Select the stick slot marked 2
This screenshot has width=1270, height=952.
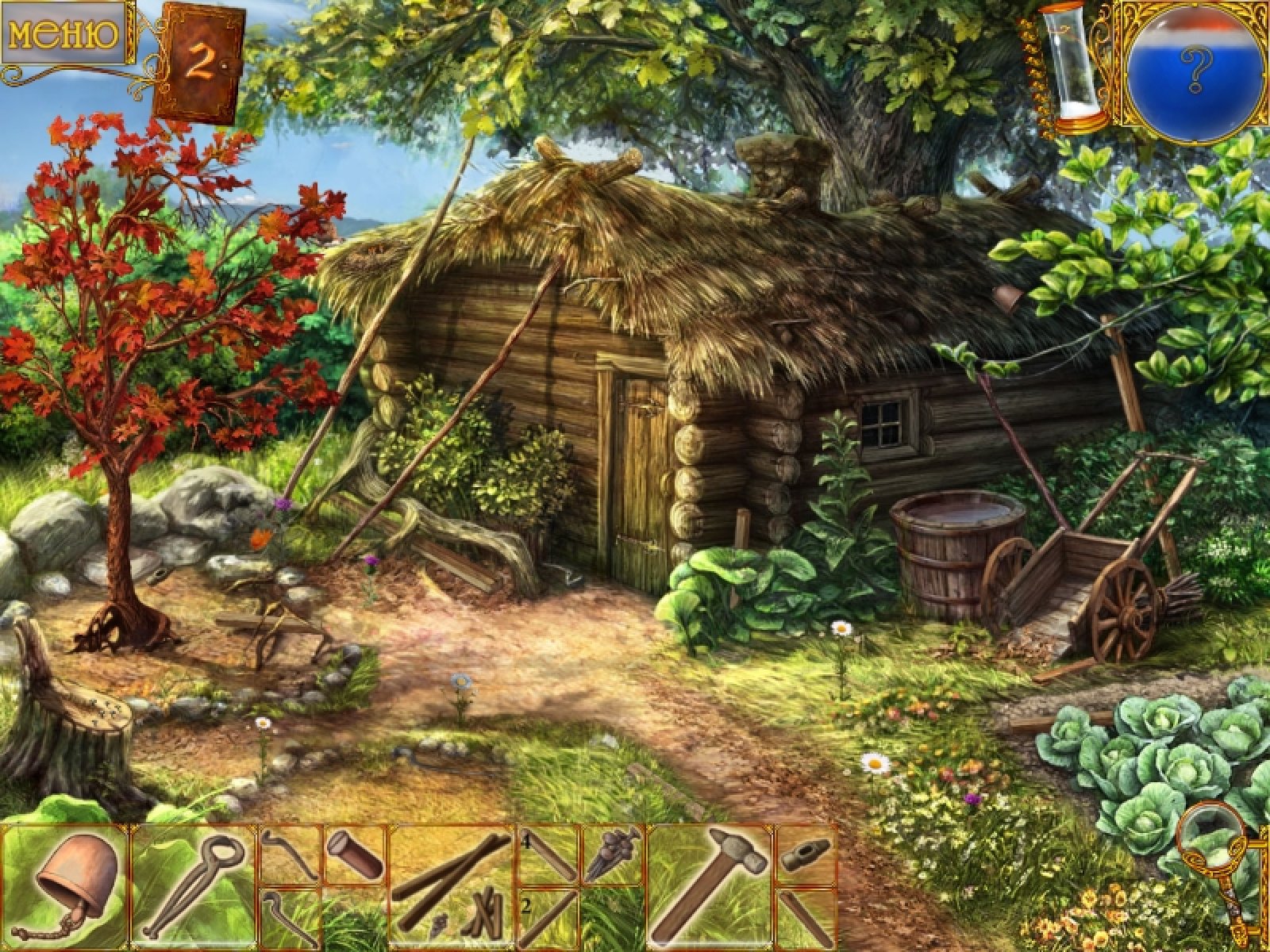point(549,919)
